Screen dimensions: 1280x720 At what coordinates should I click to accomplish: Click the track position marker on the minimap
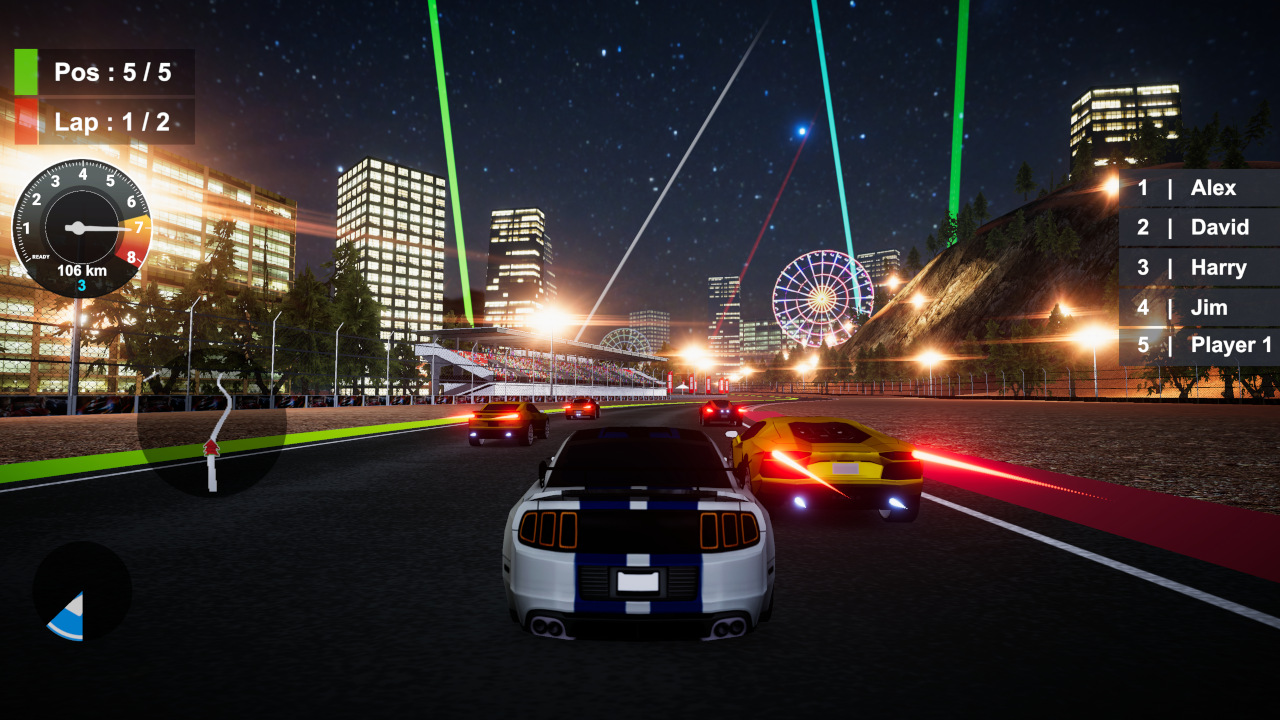coord(213,450)
